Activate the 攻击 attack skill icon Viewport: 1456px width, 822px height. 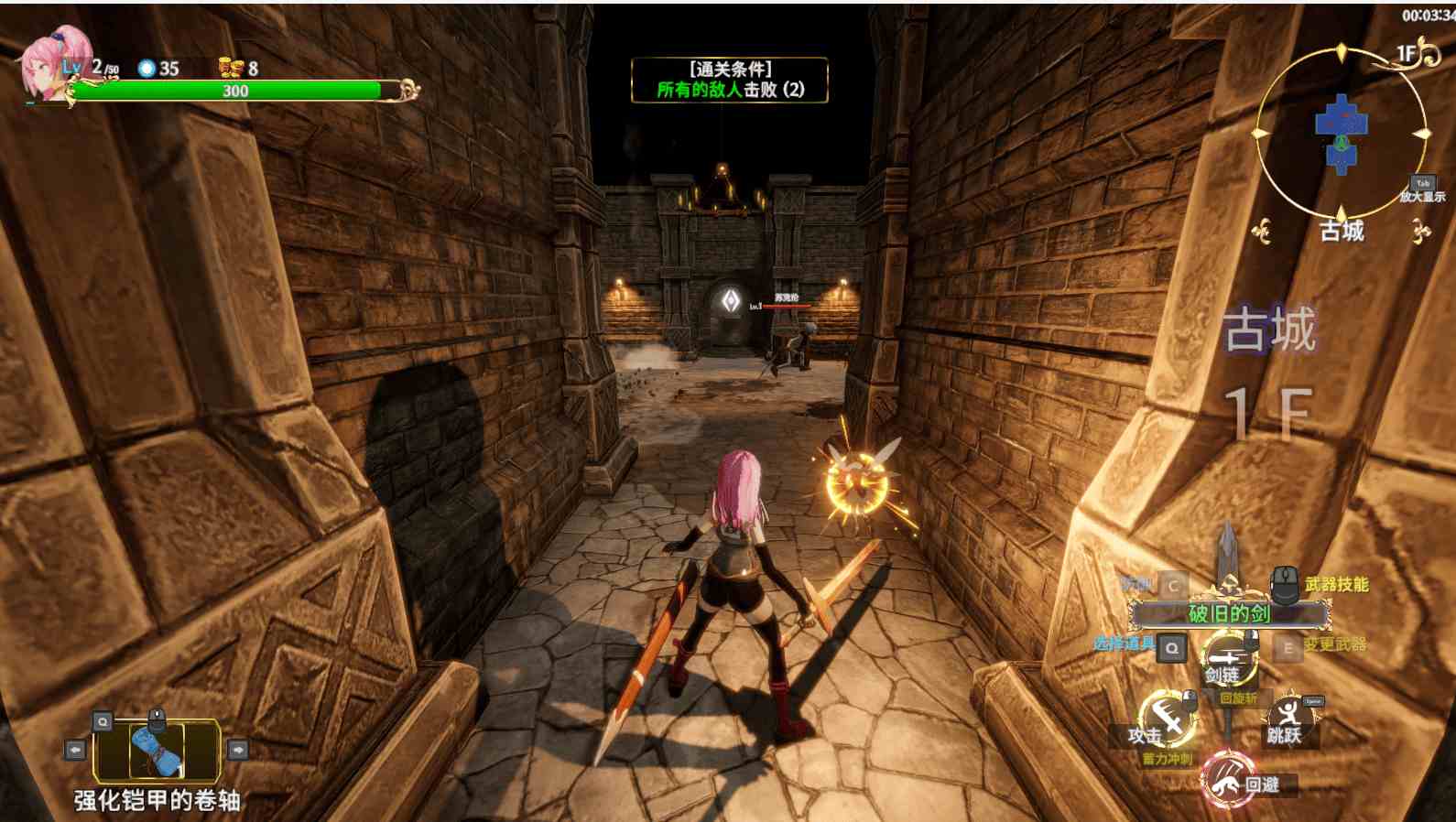coord(1166,719)
